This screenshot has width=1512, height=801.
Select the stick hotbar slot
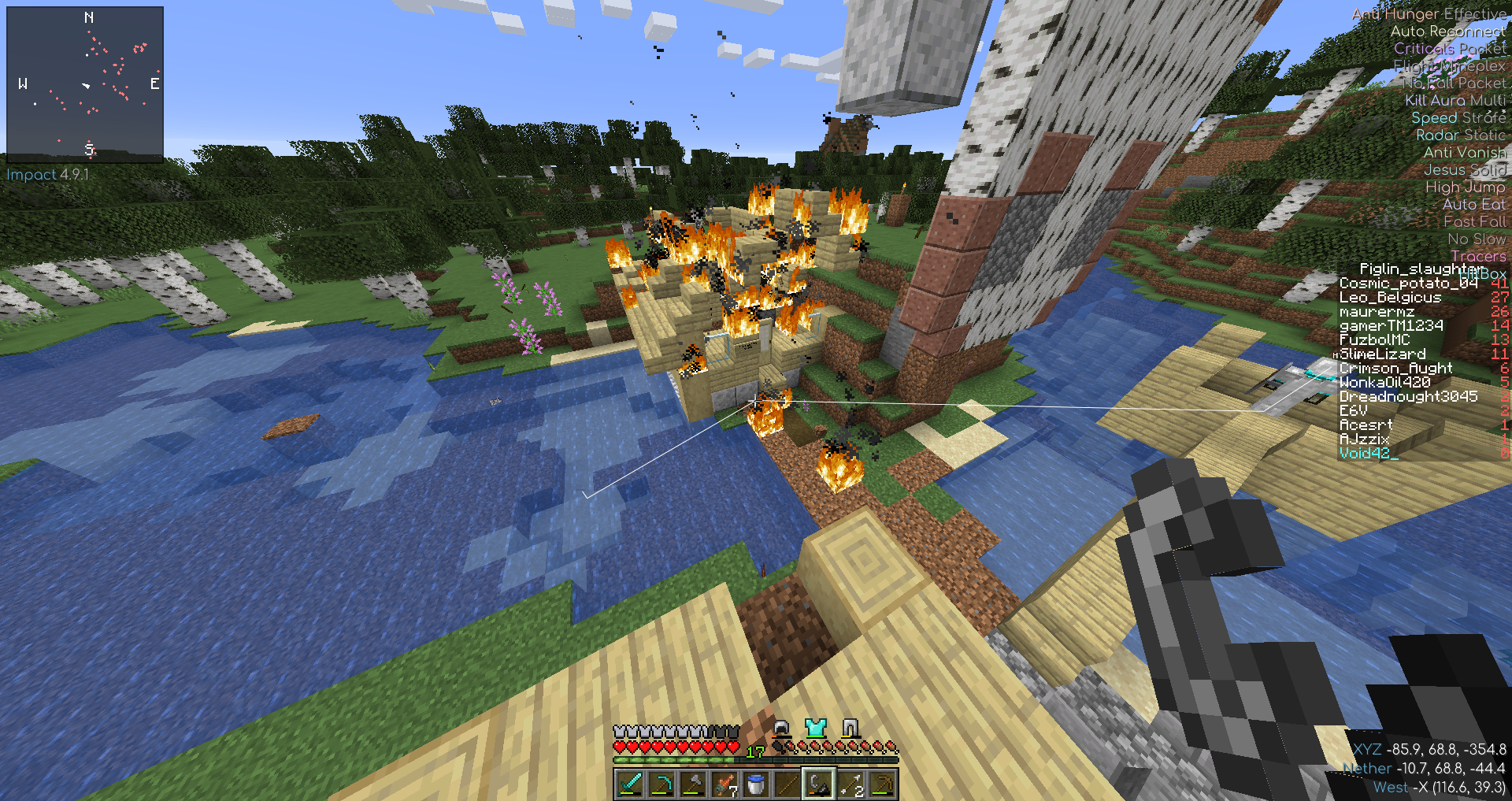787,784
